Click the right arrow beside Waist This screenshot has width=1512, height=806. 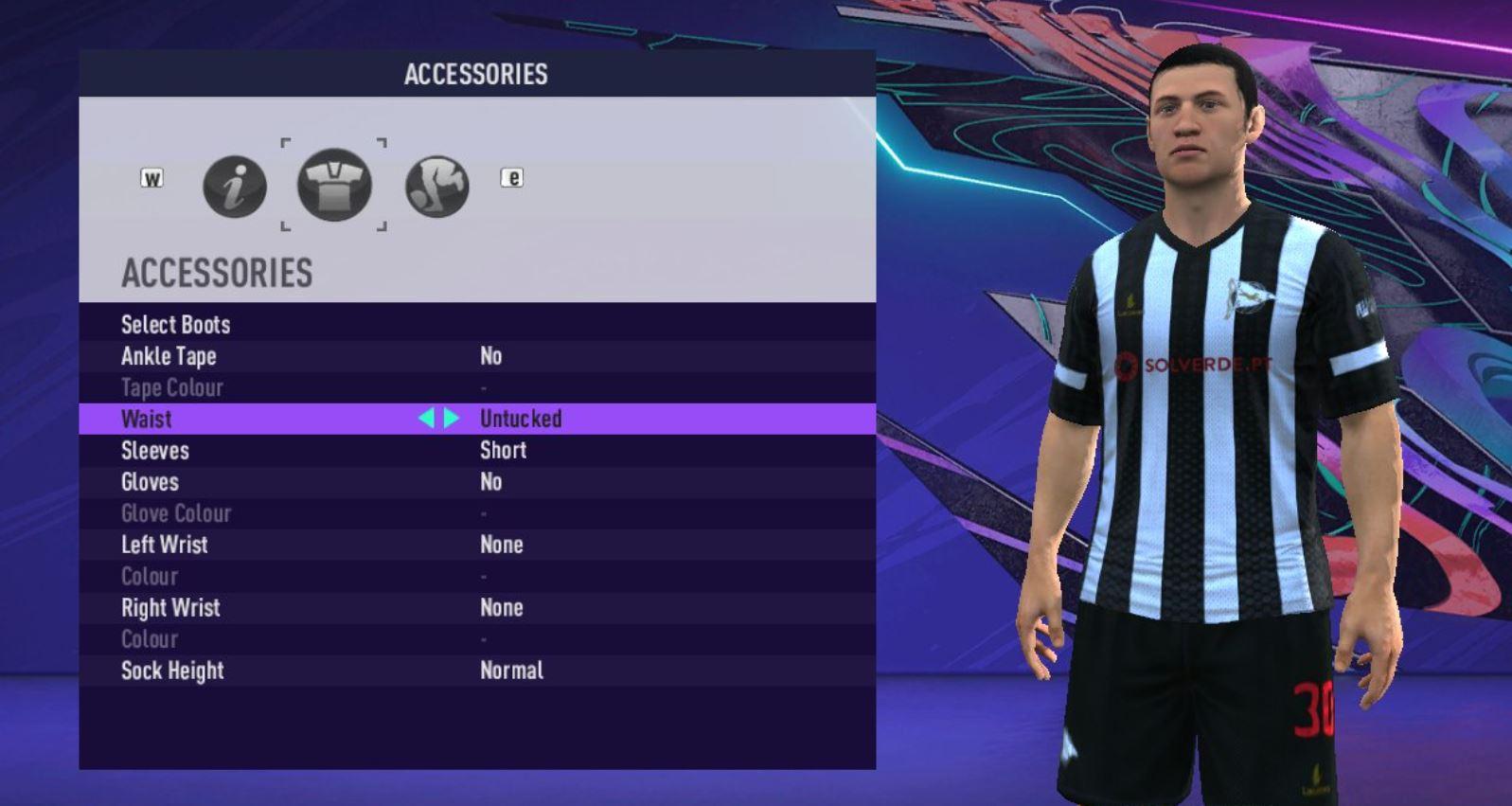click(452, 419)
